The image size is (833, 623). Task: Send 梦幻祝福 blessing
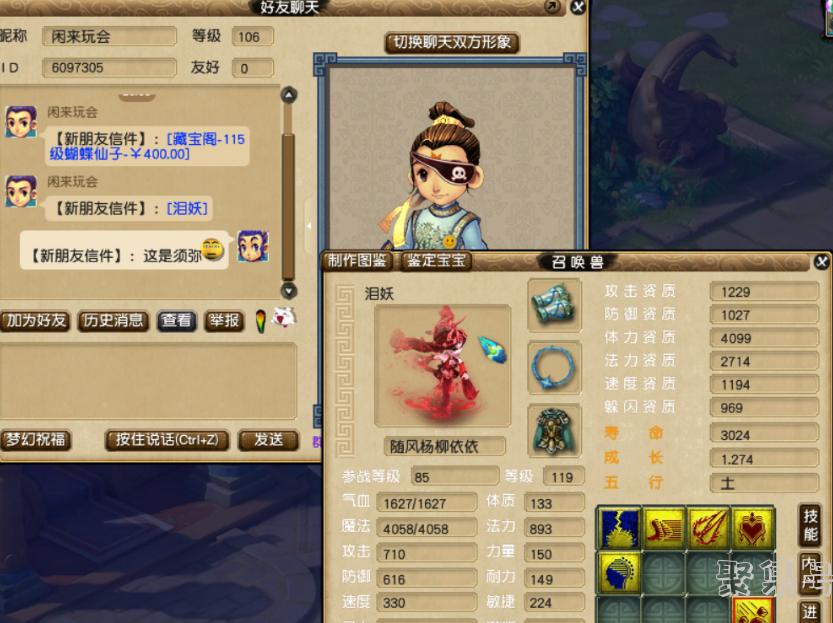34,440
